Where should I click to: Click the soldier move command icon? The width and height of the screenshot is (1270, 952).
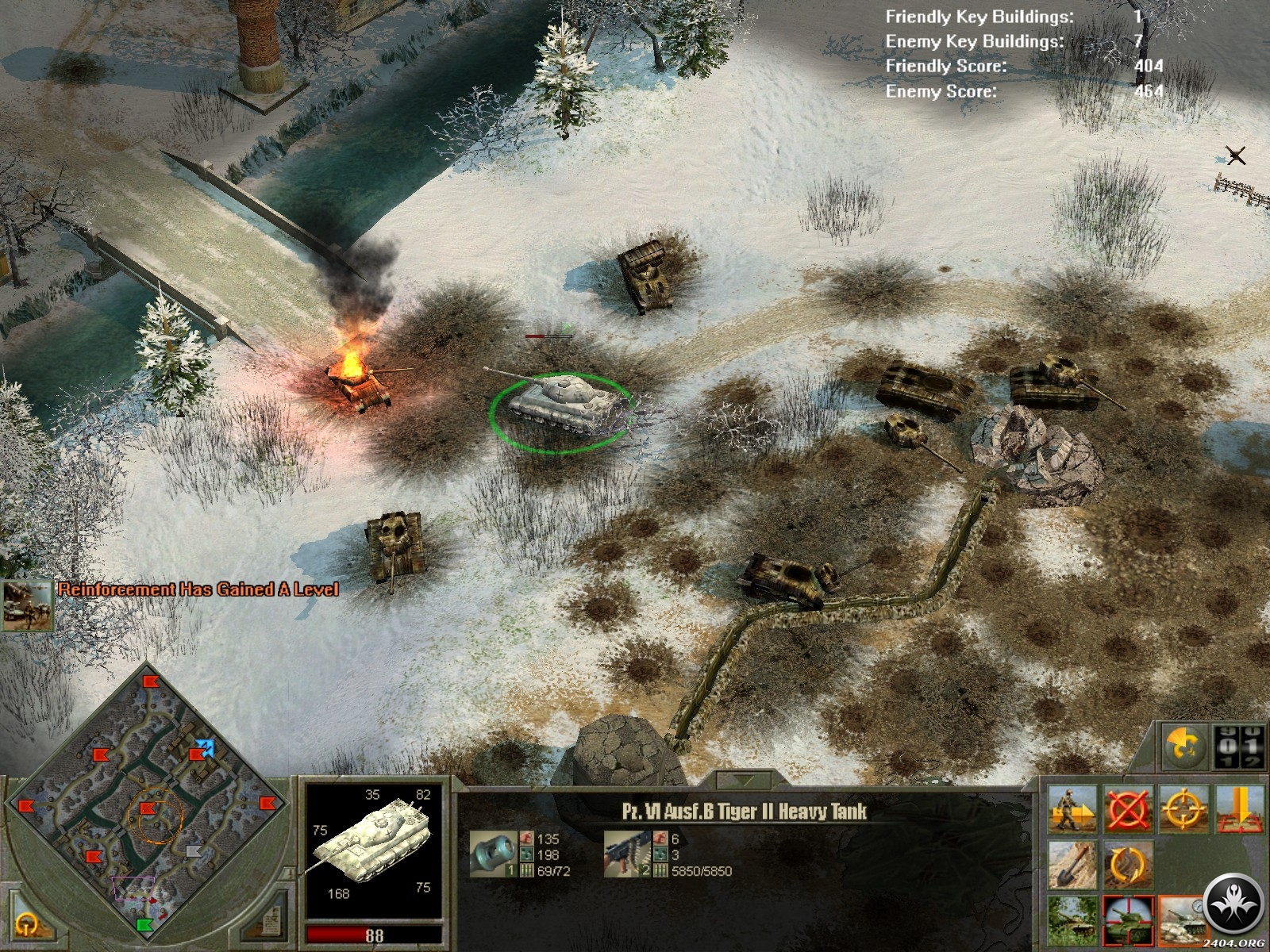coord(1072,810)
